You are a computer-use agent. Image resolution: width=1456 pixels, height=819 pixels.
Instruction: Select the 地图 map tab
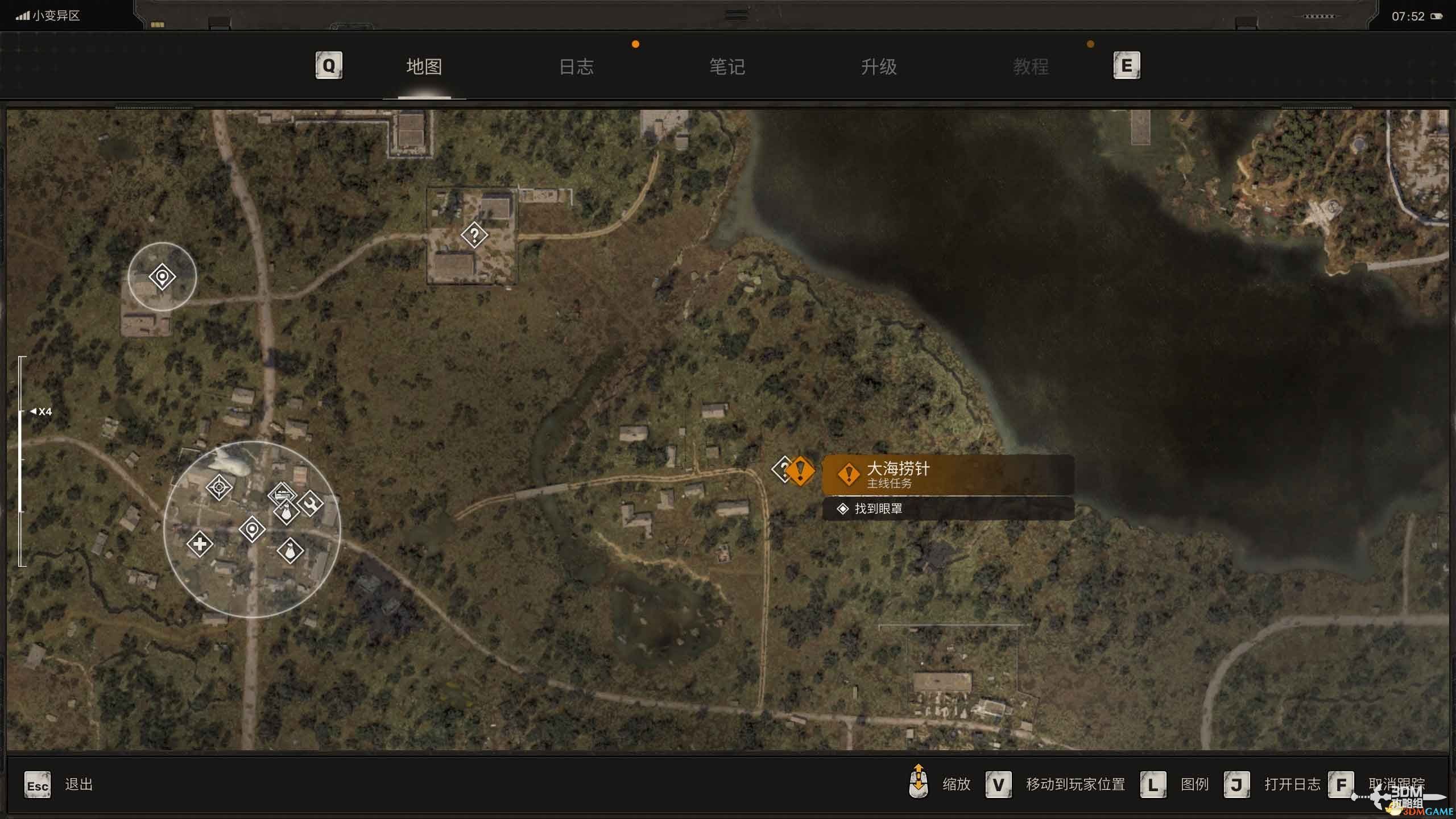coord(424,67)
